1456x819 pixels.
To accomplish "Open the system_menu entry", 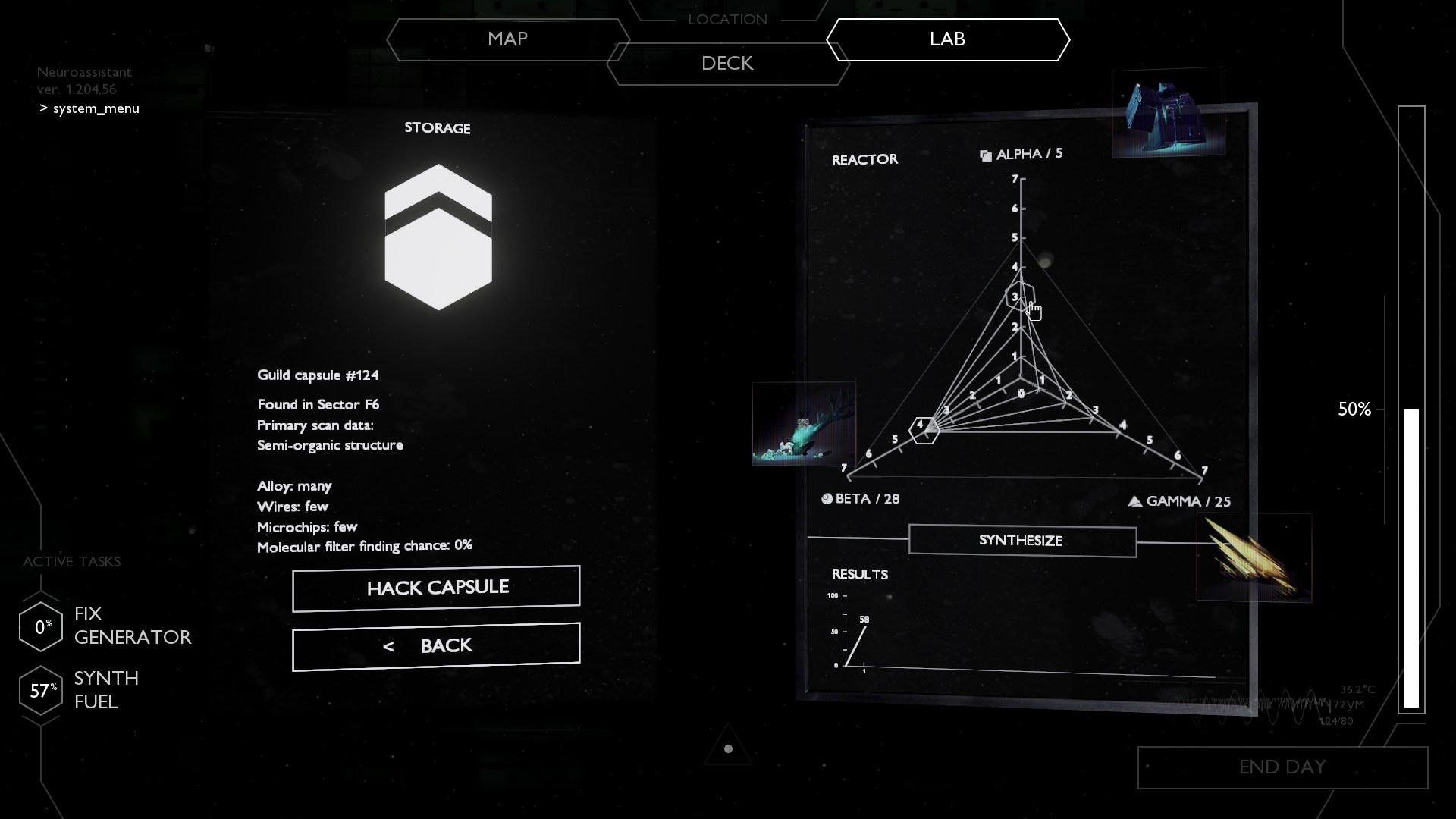I will coord(96,108).
